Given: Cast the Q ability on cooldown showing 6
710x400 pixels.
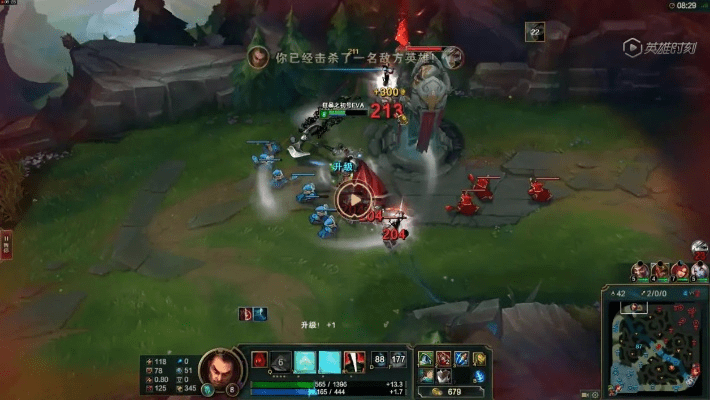Looking at the screenshot, I should (281, 361).
